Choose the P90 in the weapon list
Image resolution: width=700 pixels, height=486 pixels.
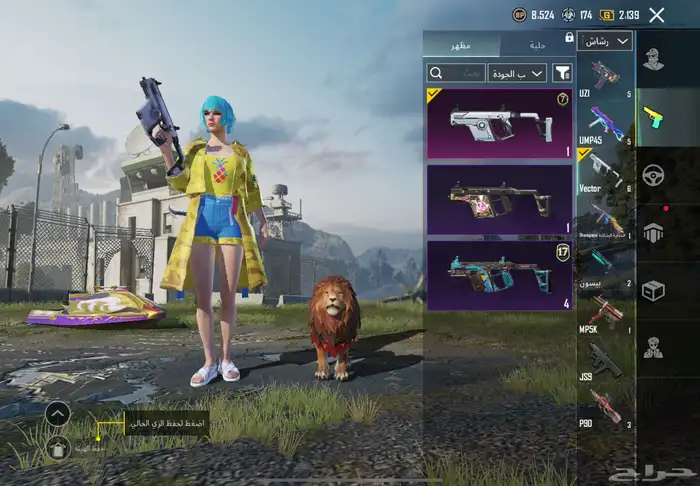pyautogui.click(x=606, y=407)
